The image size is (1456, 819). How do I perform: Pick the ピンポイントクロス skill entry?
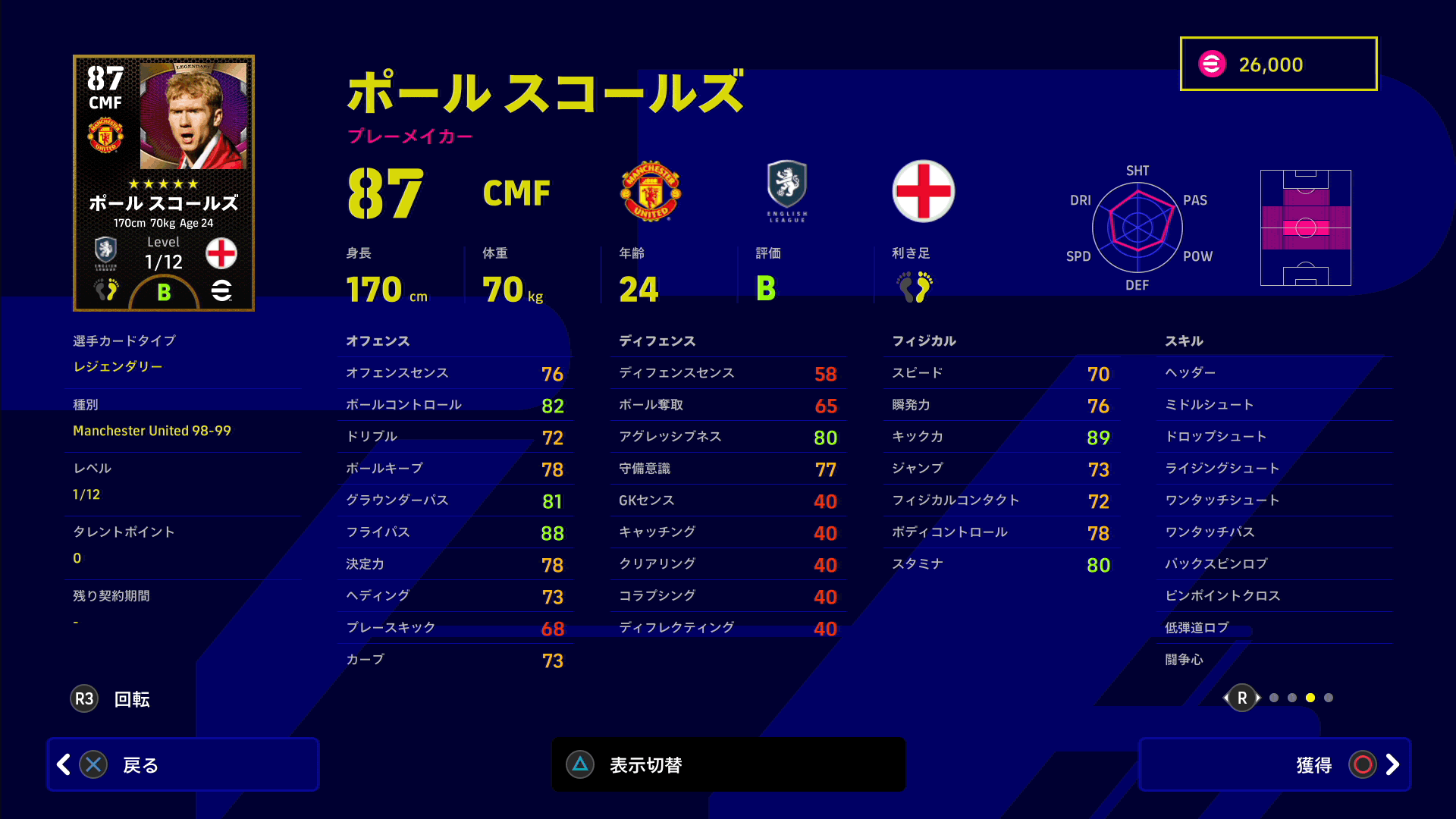(1274, 596)
